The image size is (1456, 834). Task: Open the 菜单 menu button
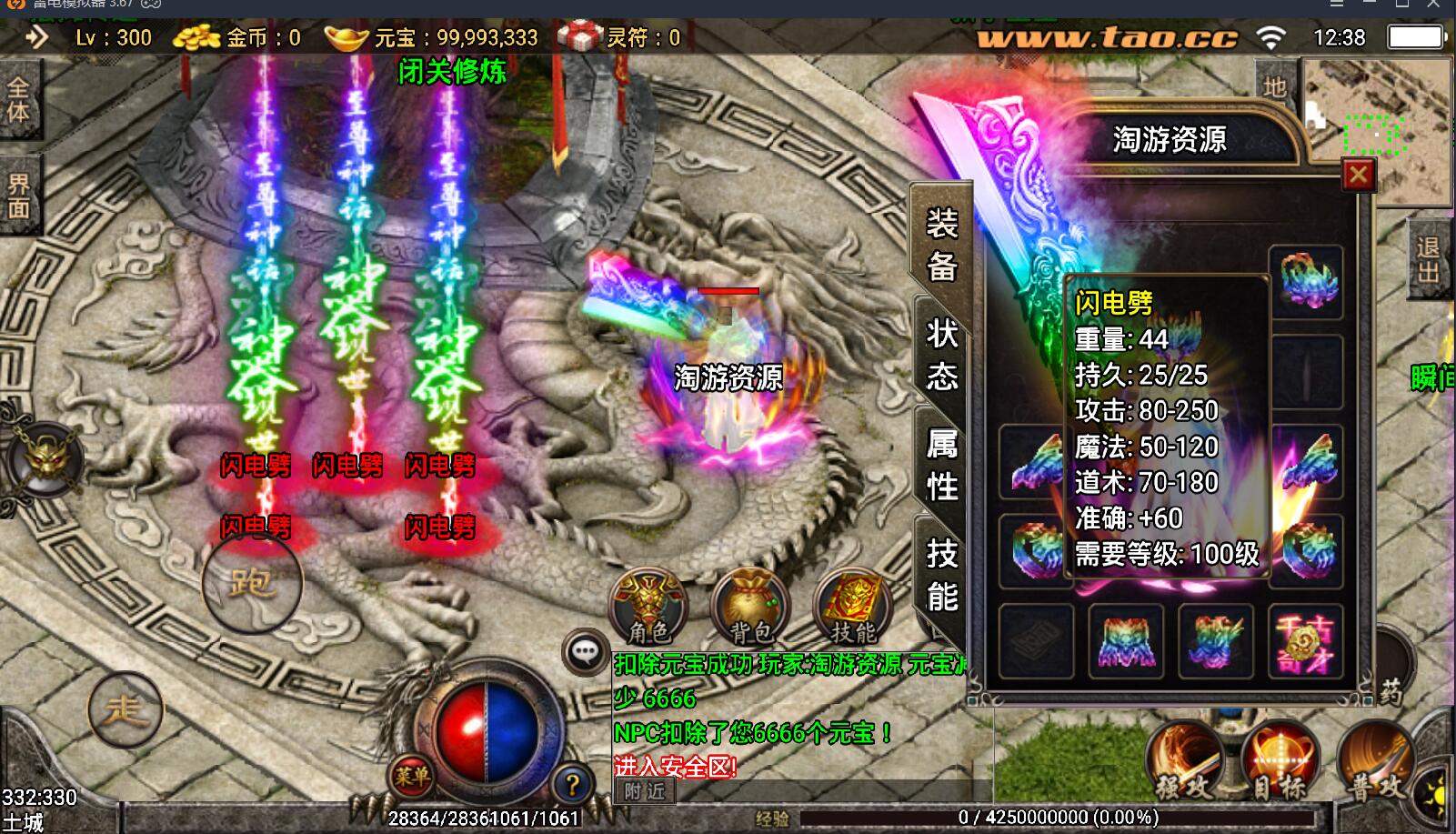point(412,776)
